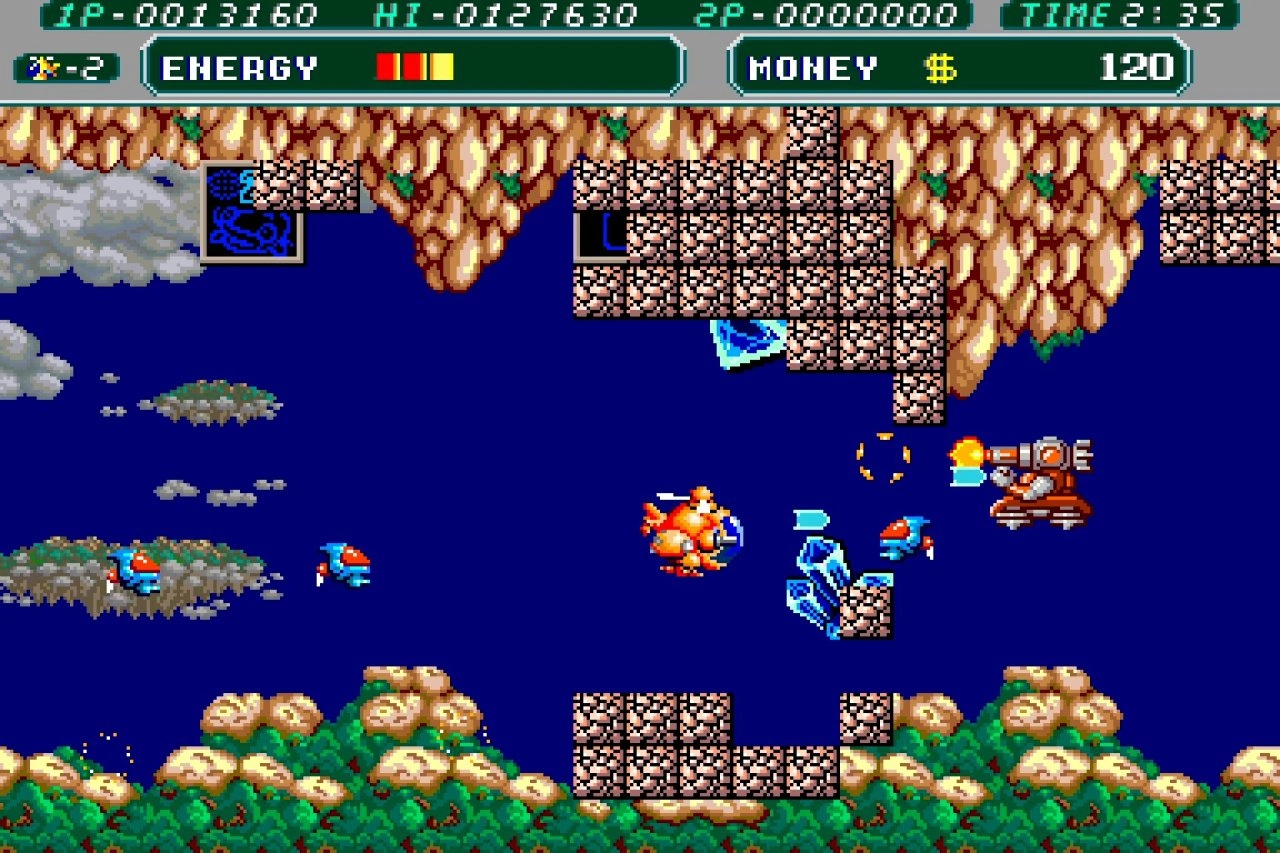Image resolution: width=1280 pixels, height=853 pixels.
Task: Click the dollar sign in the MONEY panel
Action: (938, 68)
